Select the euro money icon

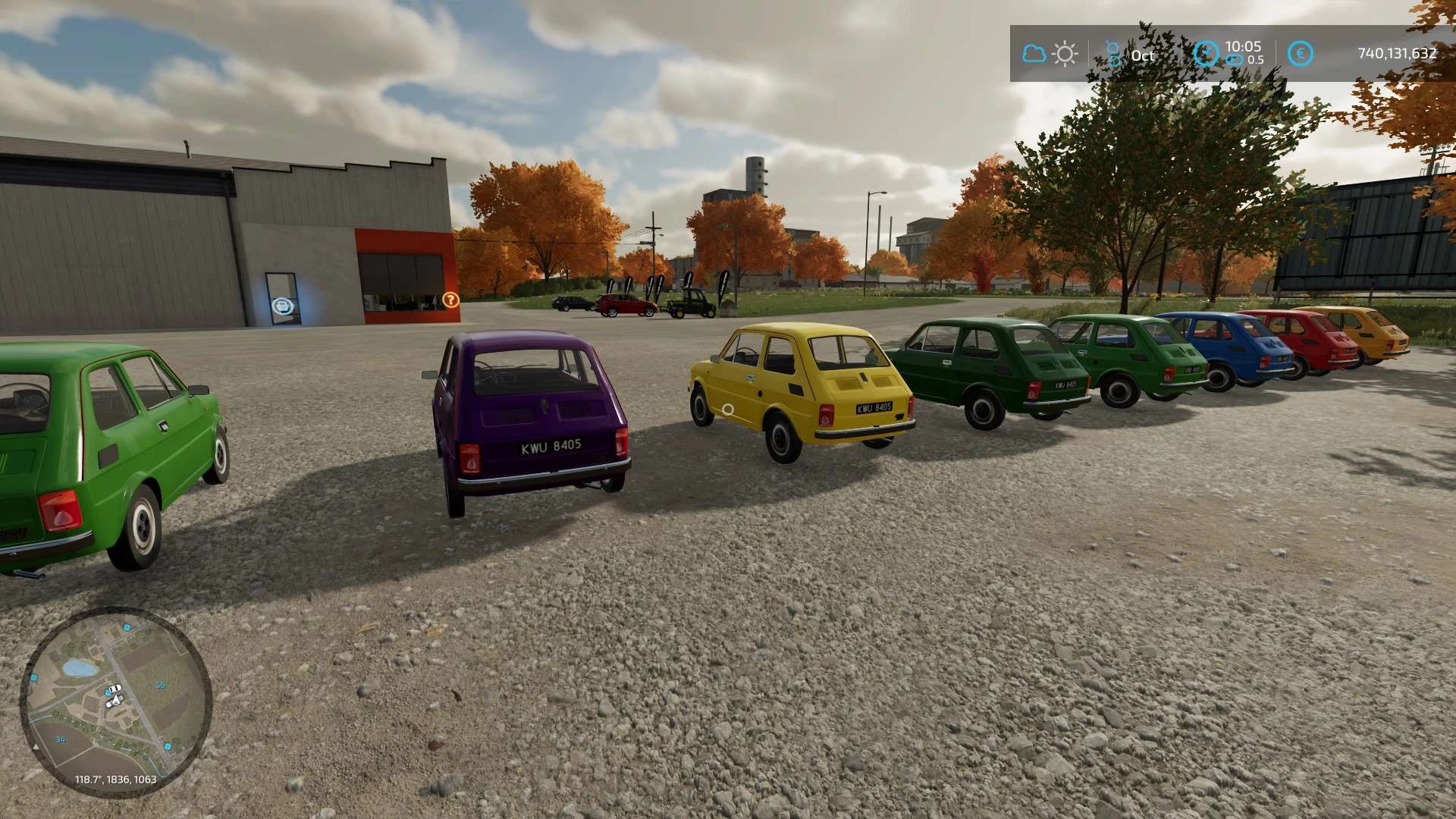click(1301, 54)
